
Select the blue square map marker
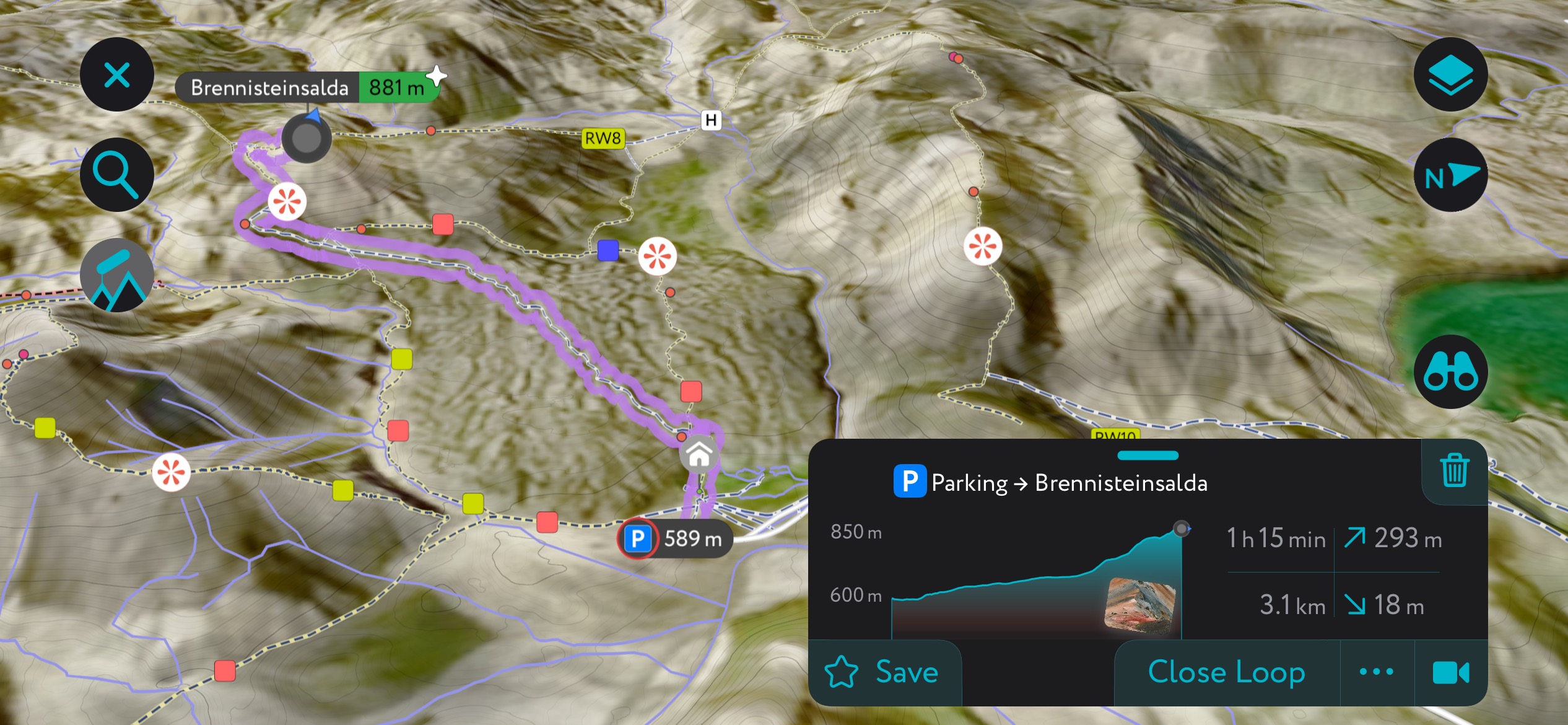point(608,250)
